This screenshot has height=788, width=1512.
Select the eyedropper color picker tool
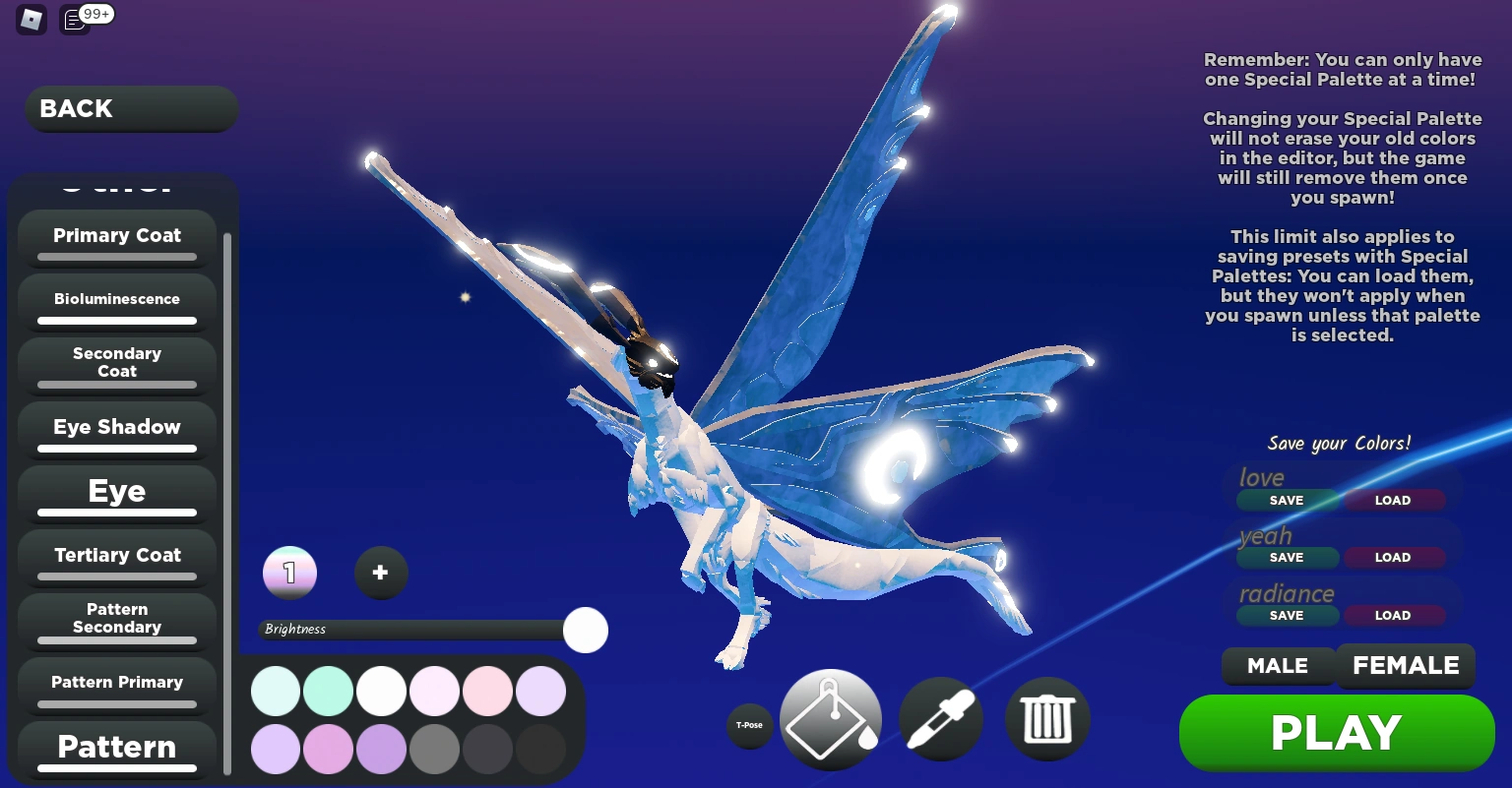click(x=940, y=719)
